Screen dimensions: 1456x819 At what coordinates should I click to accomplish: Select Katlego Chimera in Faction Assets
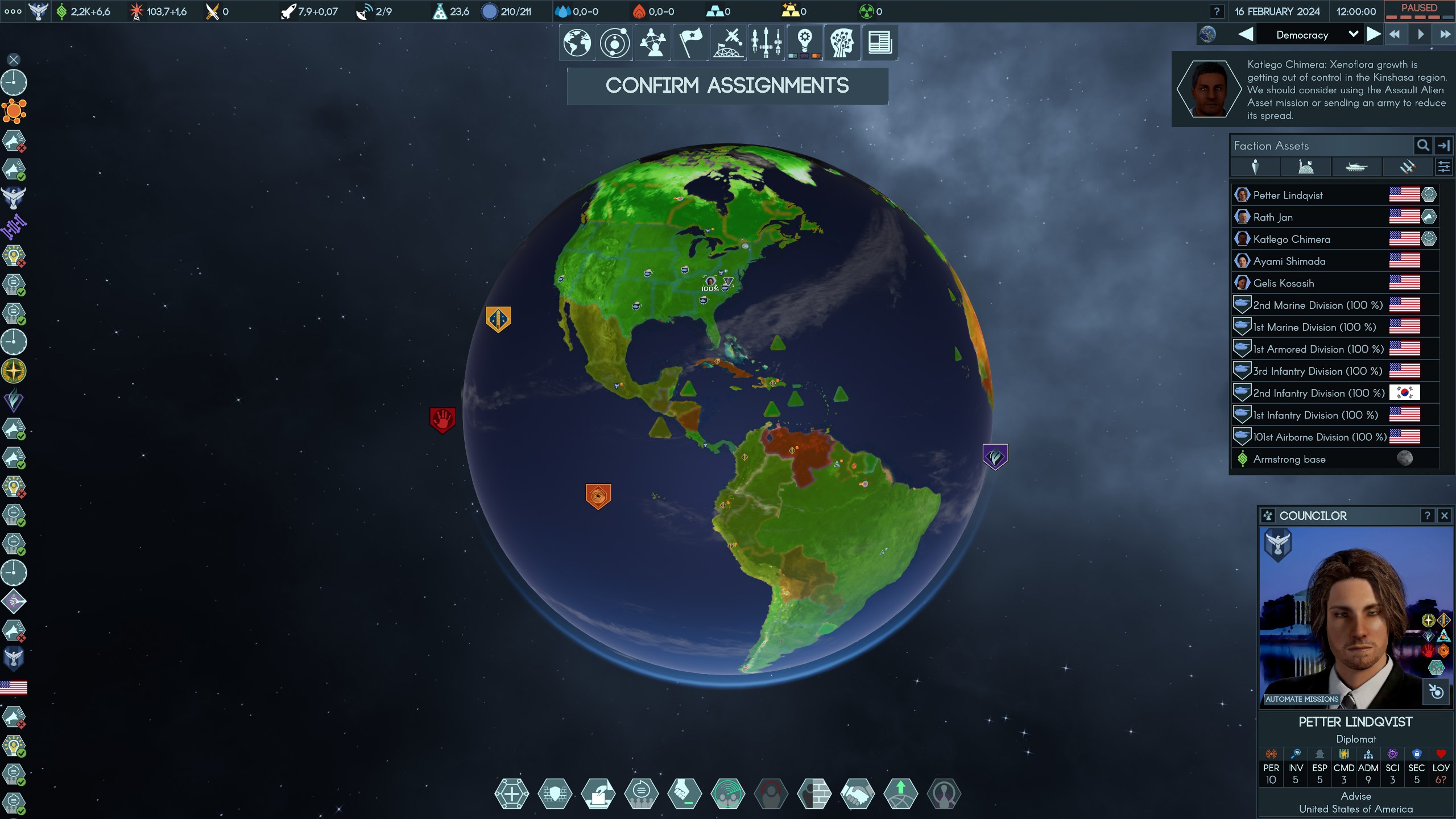point(1291,239)
